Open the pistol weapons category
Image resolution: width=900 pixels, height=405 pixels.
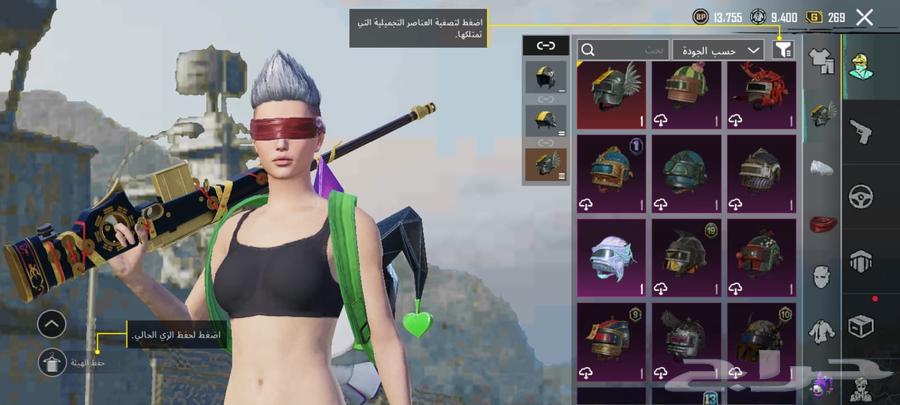(860, 131)
